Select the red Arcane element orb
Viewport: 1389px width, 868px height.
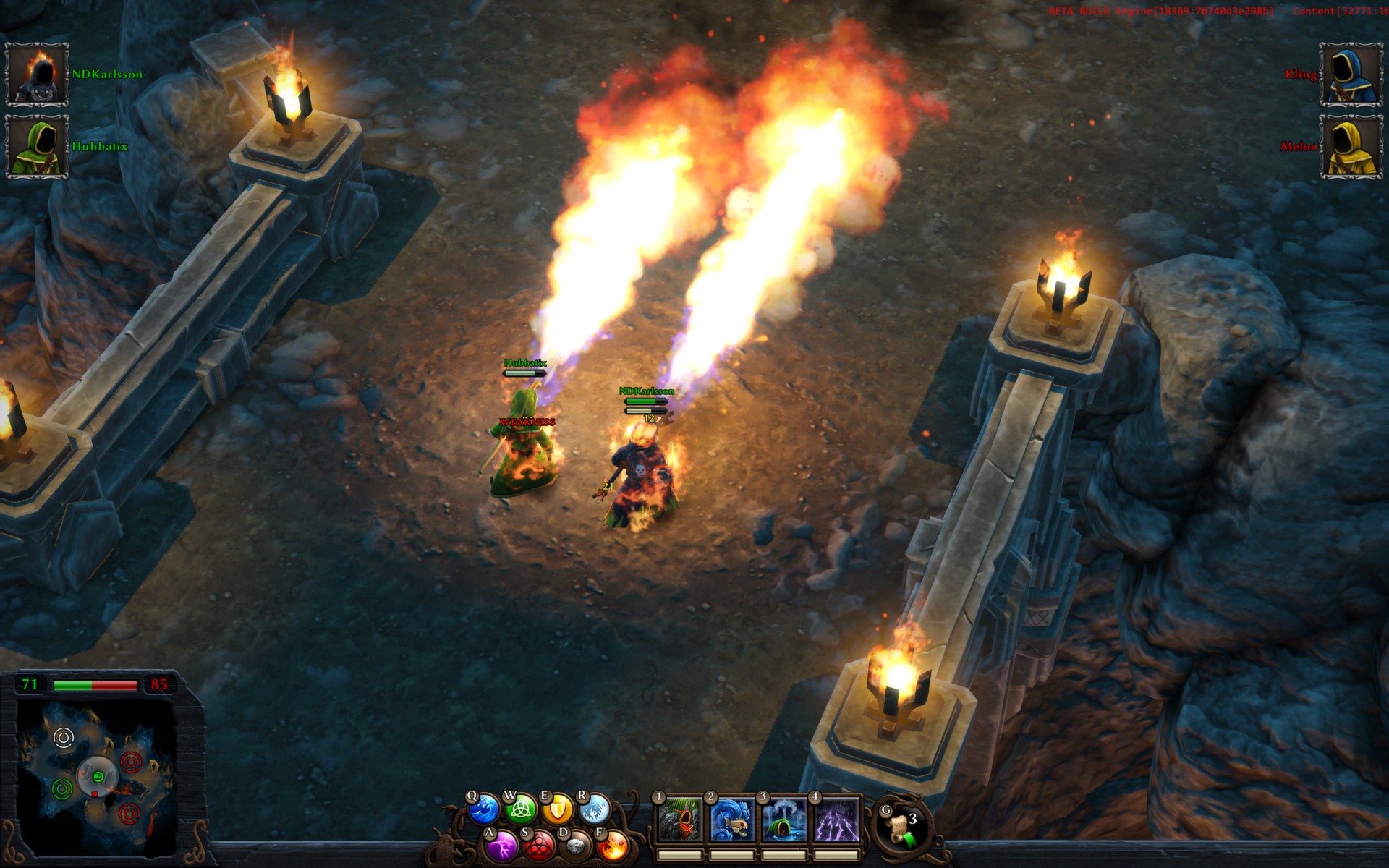538,846
